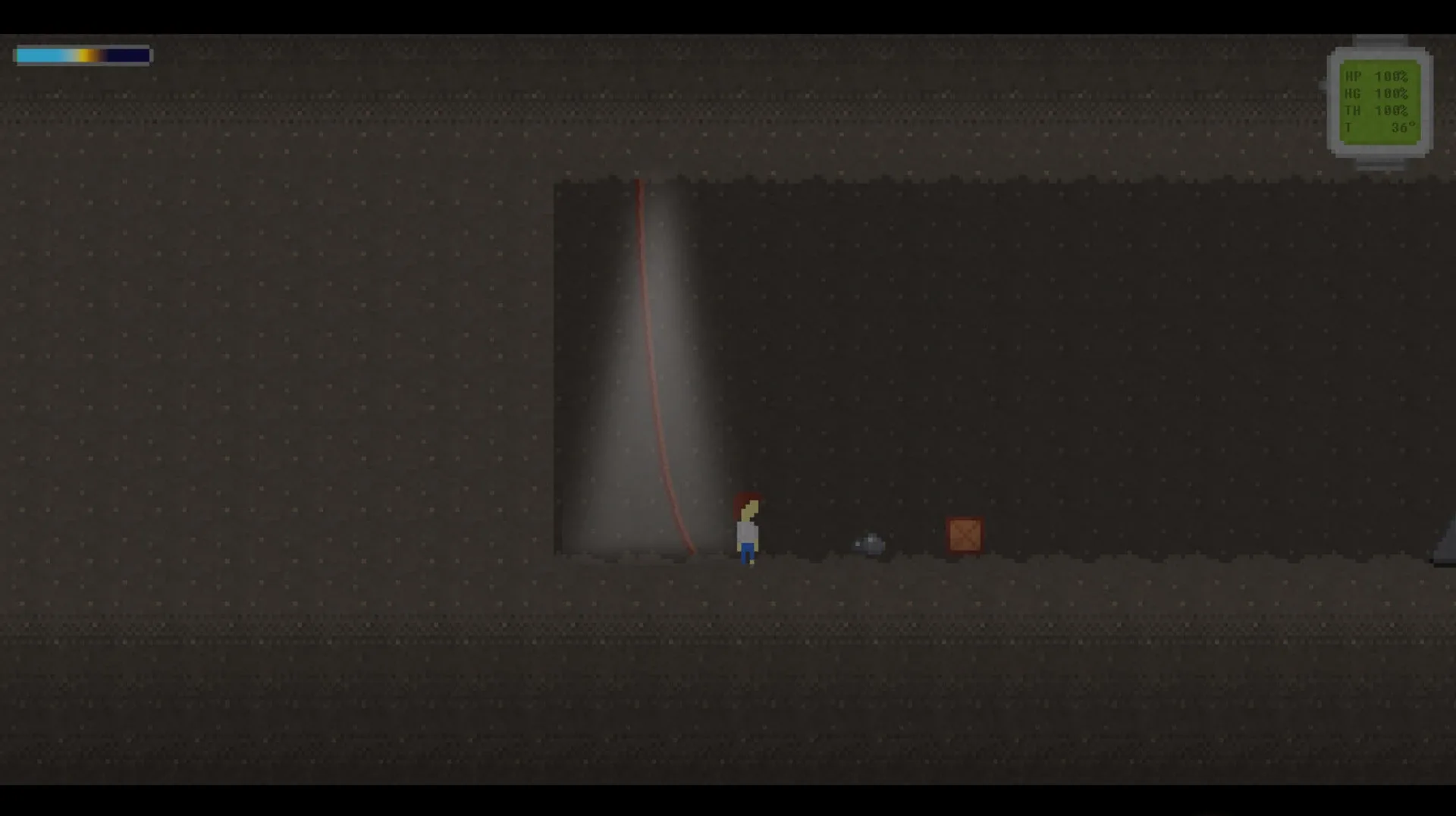Select the HP stat on the watch
Image resolution: width=1456 pixels, height=816 pixels.
click(x=1375, y=75)
